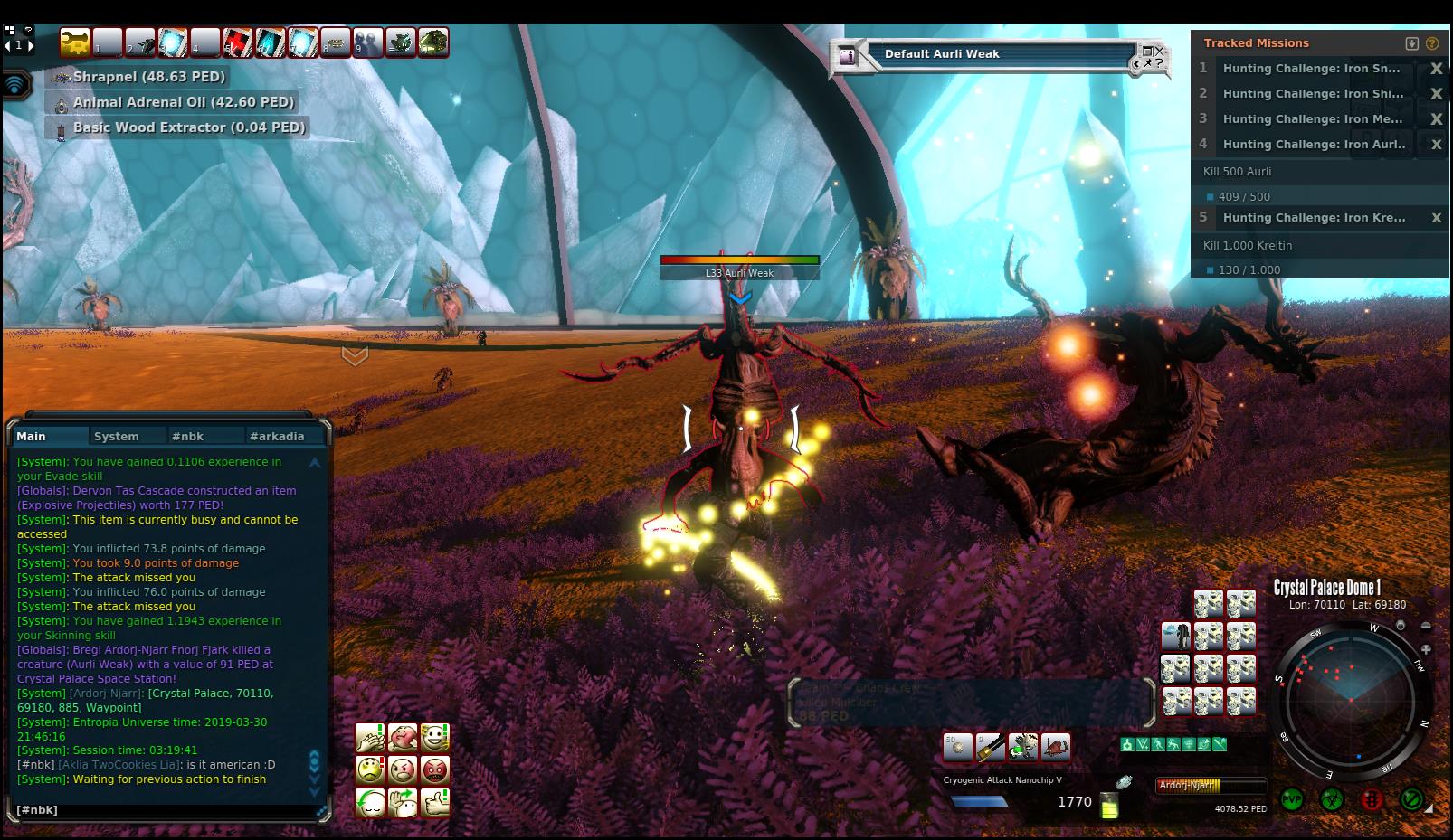Perform the clapping hands emote
Screen dimensions: 1453x840
370,737
